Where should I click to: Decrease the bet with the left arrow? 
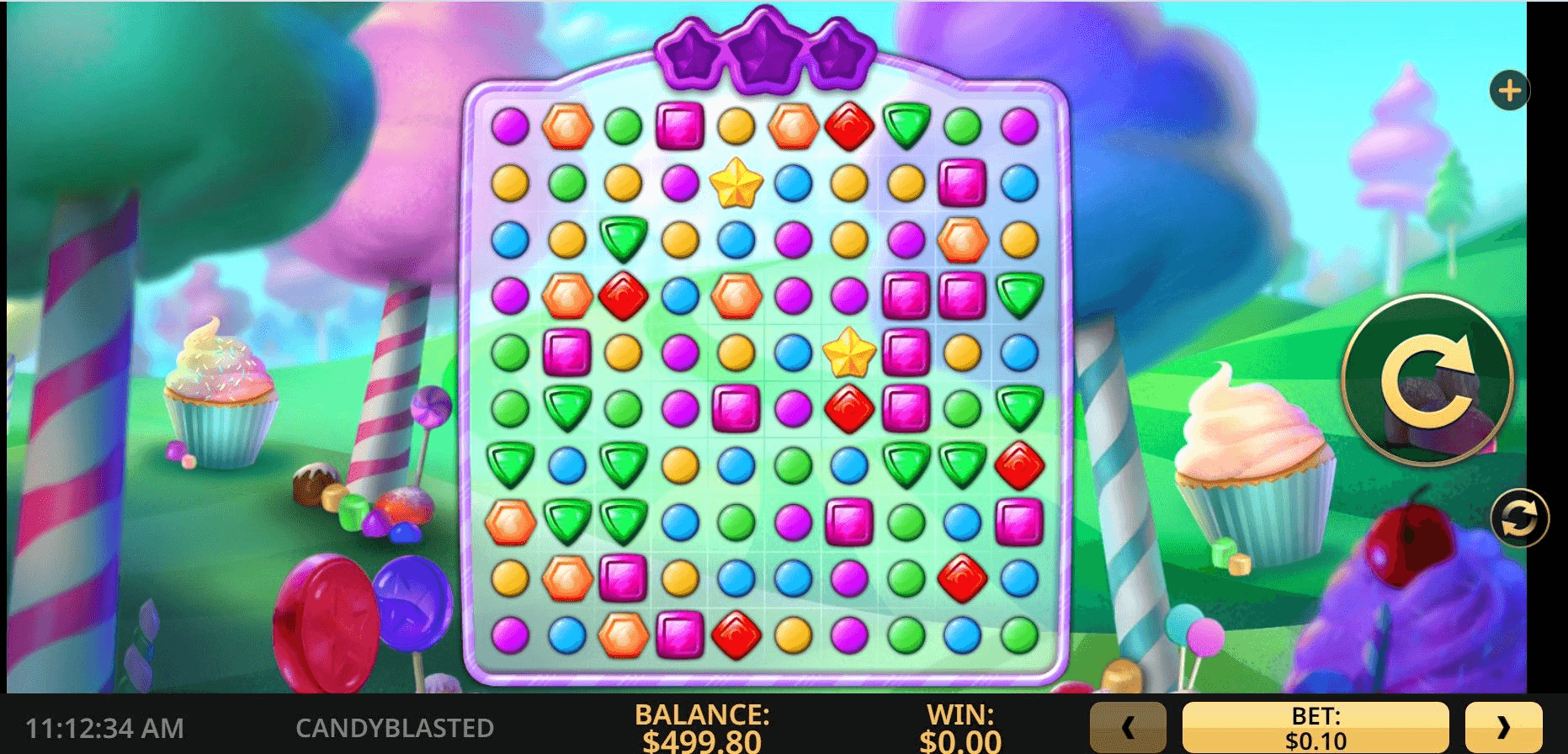(x=1128, y=727)
